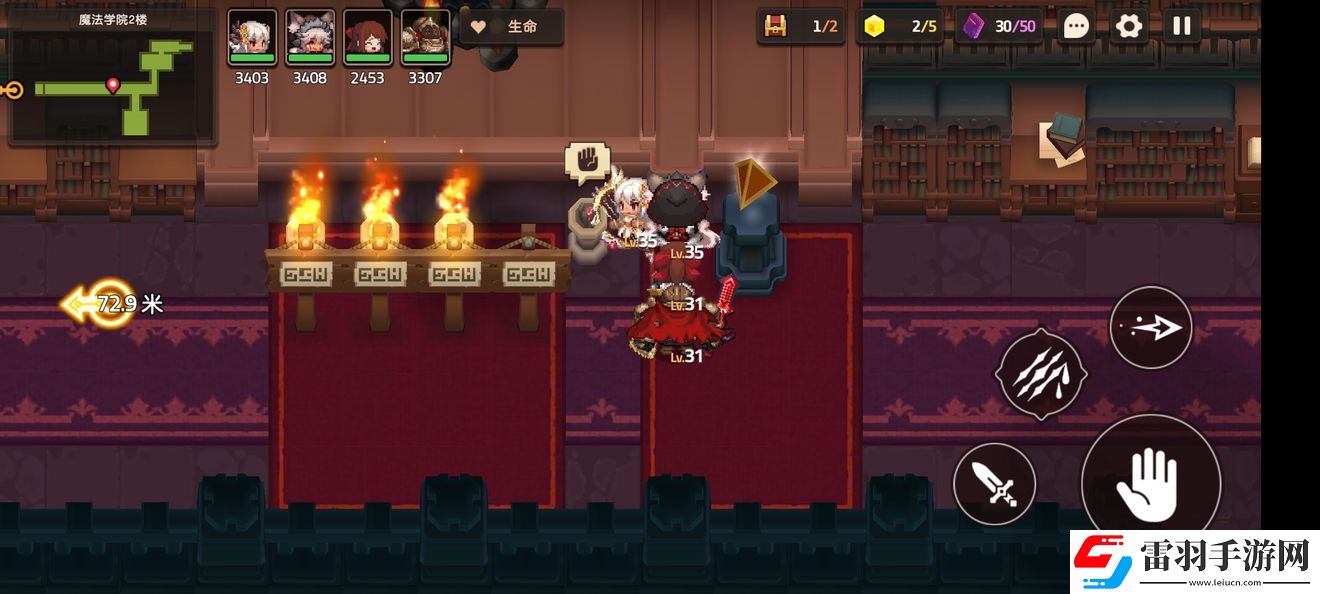Viewport: 1320px width, 594px height.
Task: Toggle the heart 生命 display button
Action: click(511, 27)
